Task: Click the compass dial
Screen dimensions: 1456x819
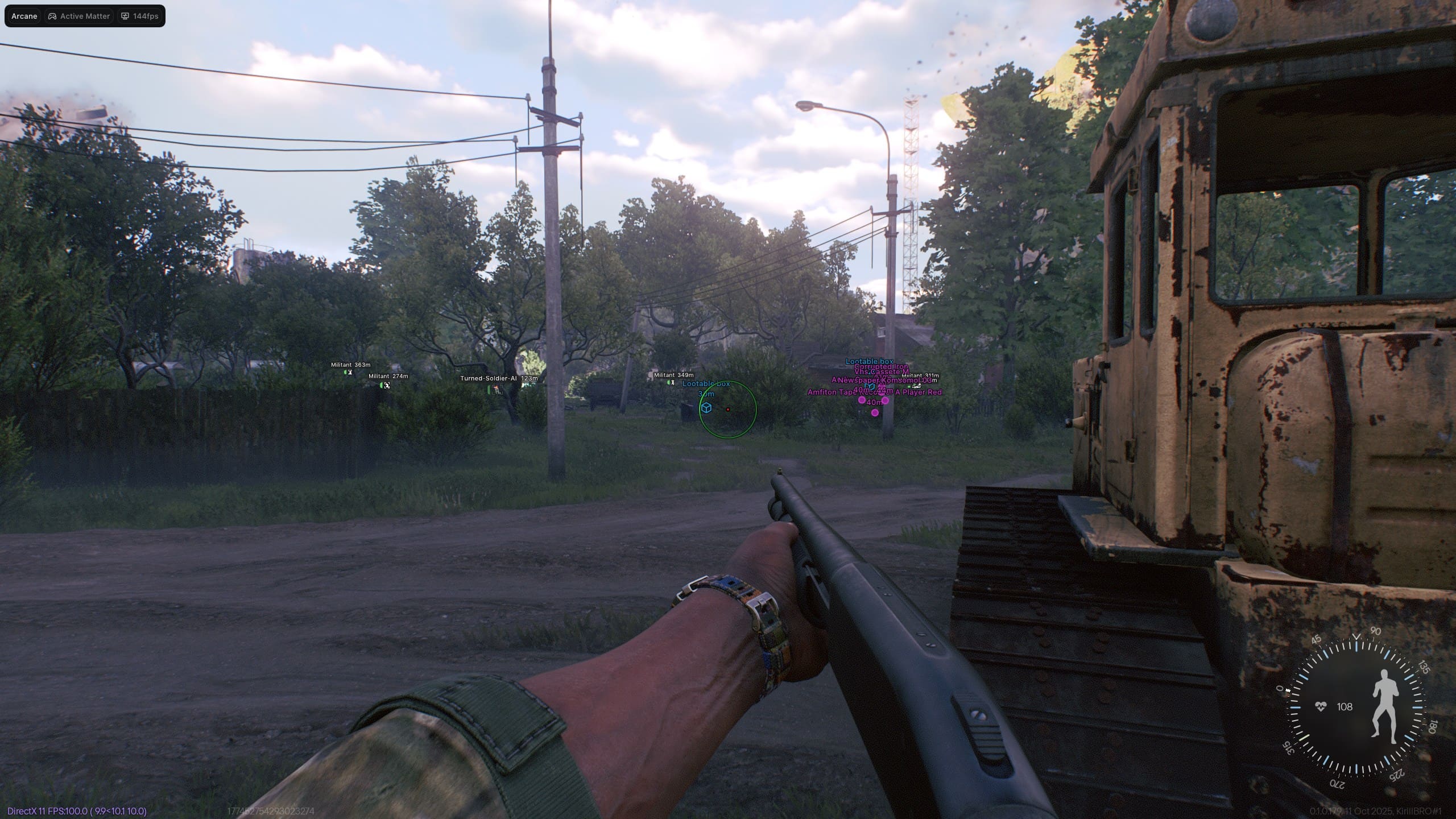Action: (x=1355, y=707)
